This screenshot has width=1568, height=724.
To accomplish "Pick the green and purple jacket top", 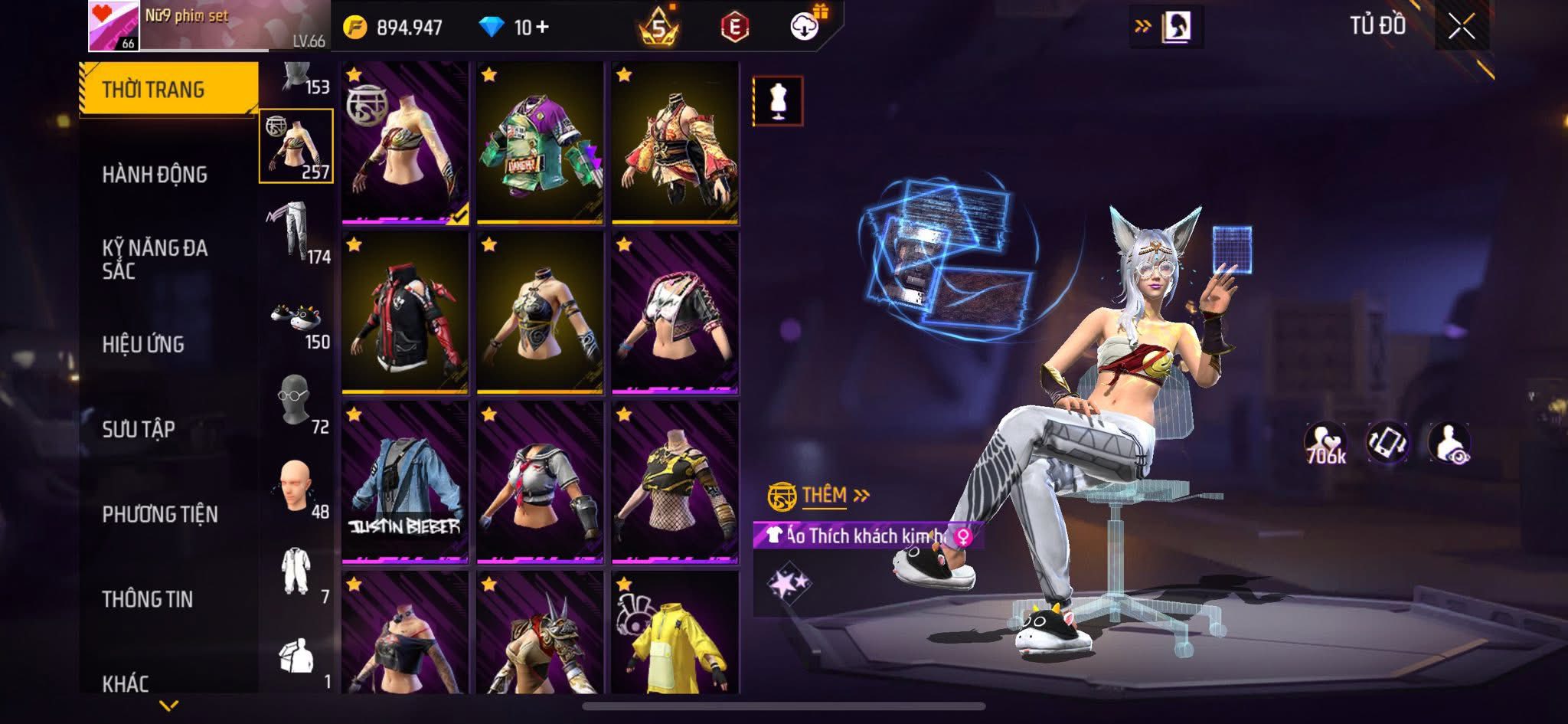I will click(540, 143).
